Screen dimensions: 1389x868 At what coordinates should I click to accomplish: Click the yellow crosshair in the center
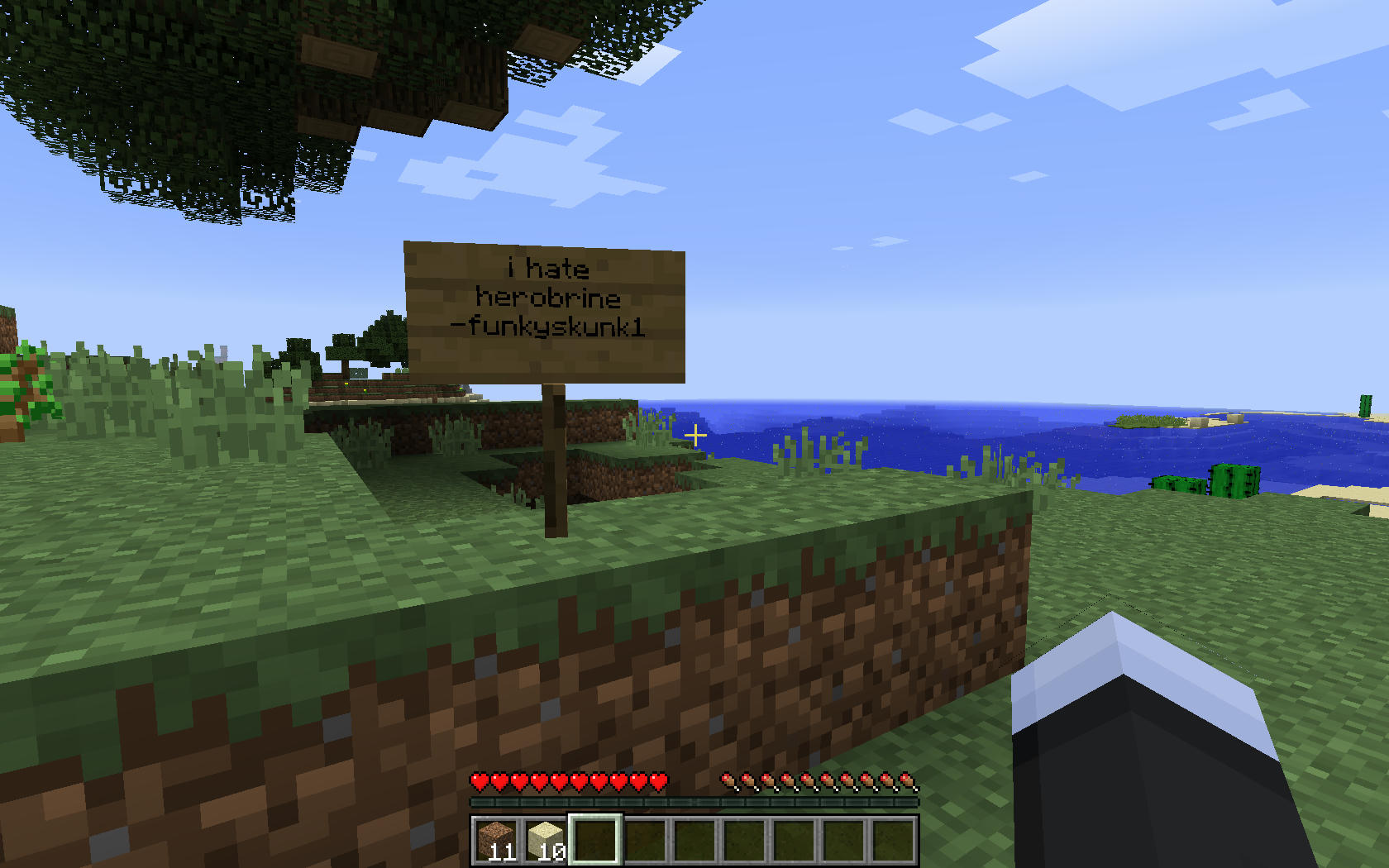[x=695, y=434]
